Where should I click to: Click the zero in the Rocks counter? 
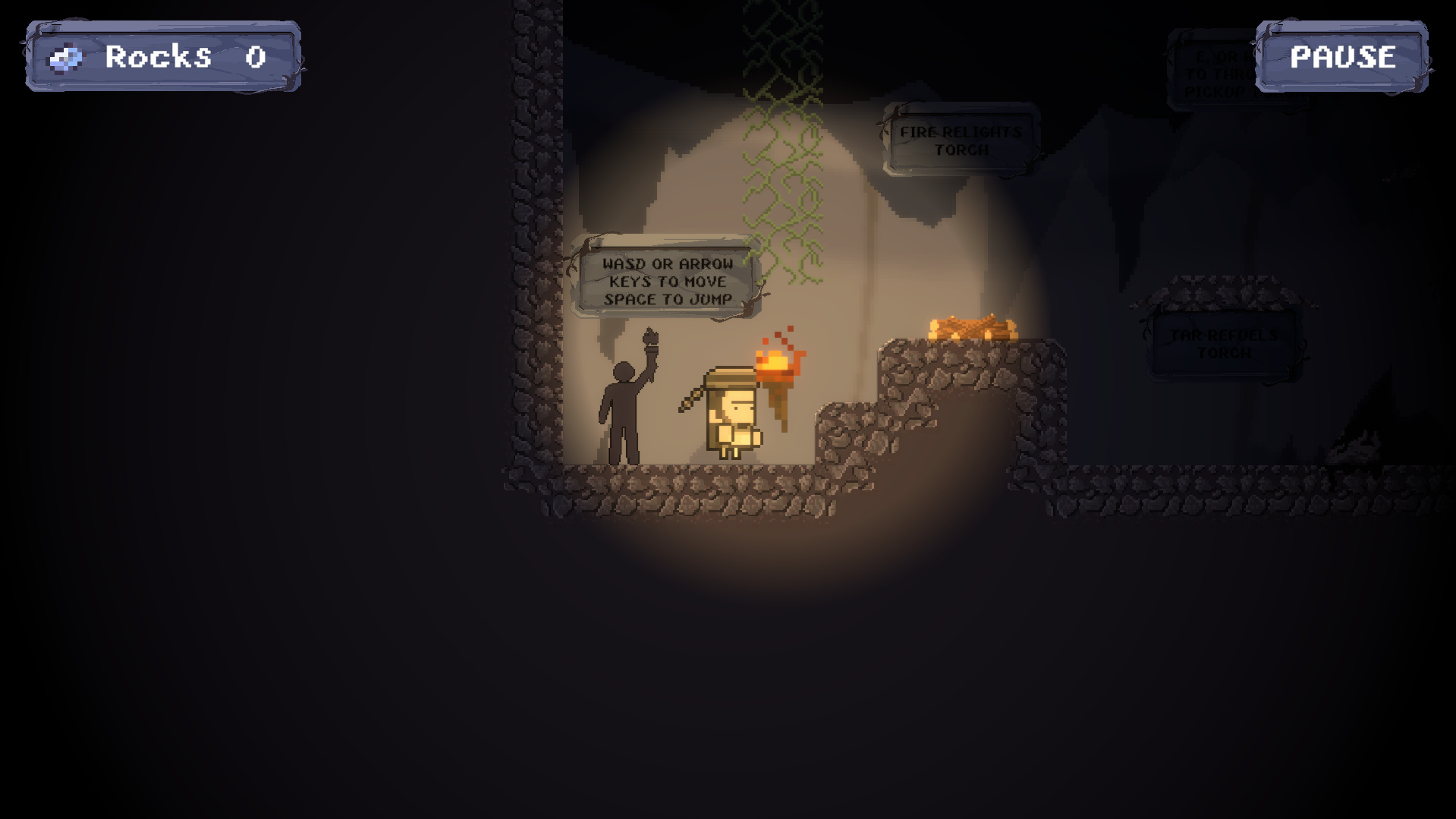[254, 56]
